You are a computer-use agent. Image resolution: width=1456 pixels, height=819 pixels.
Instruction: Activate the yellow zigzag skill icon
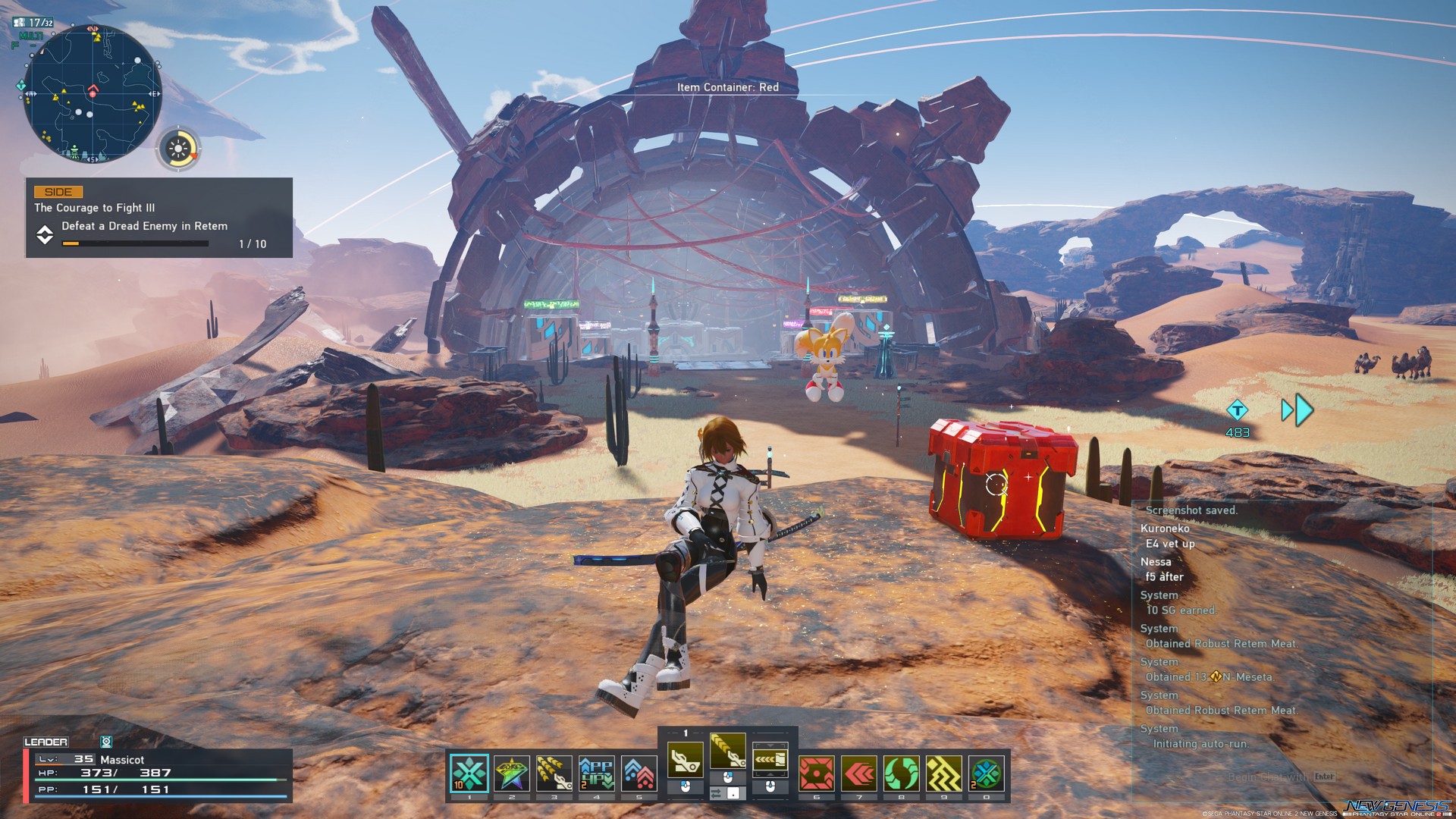coord(944,773)
